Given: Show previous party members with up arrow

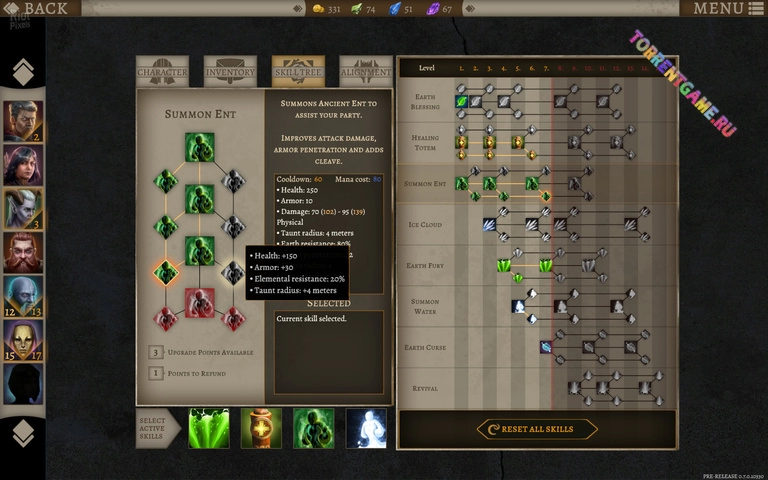Looking at the screenshot, I should tap(23, 72).
